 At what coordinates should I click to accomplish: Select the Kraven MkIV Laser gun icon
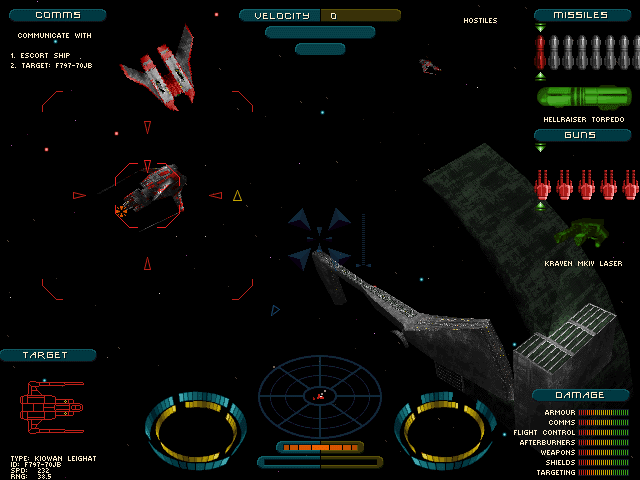click(582, 236)
